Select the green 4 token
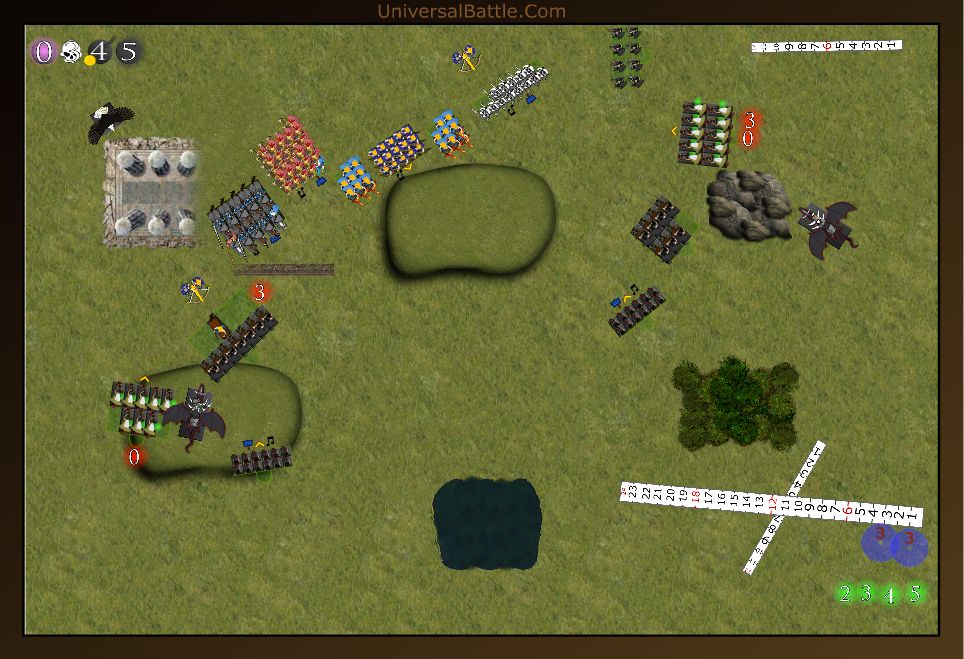964x659 pixels. 890,595
